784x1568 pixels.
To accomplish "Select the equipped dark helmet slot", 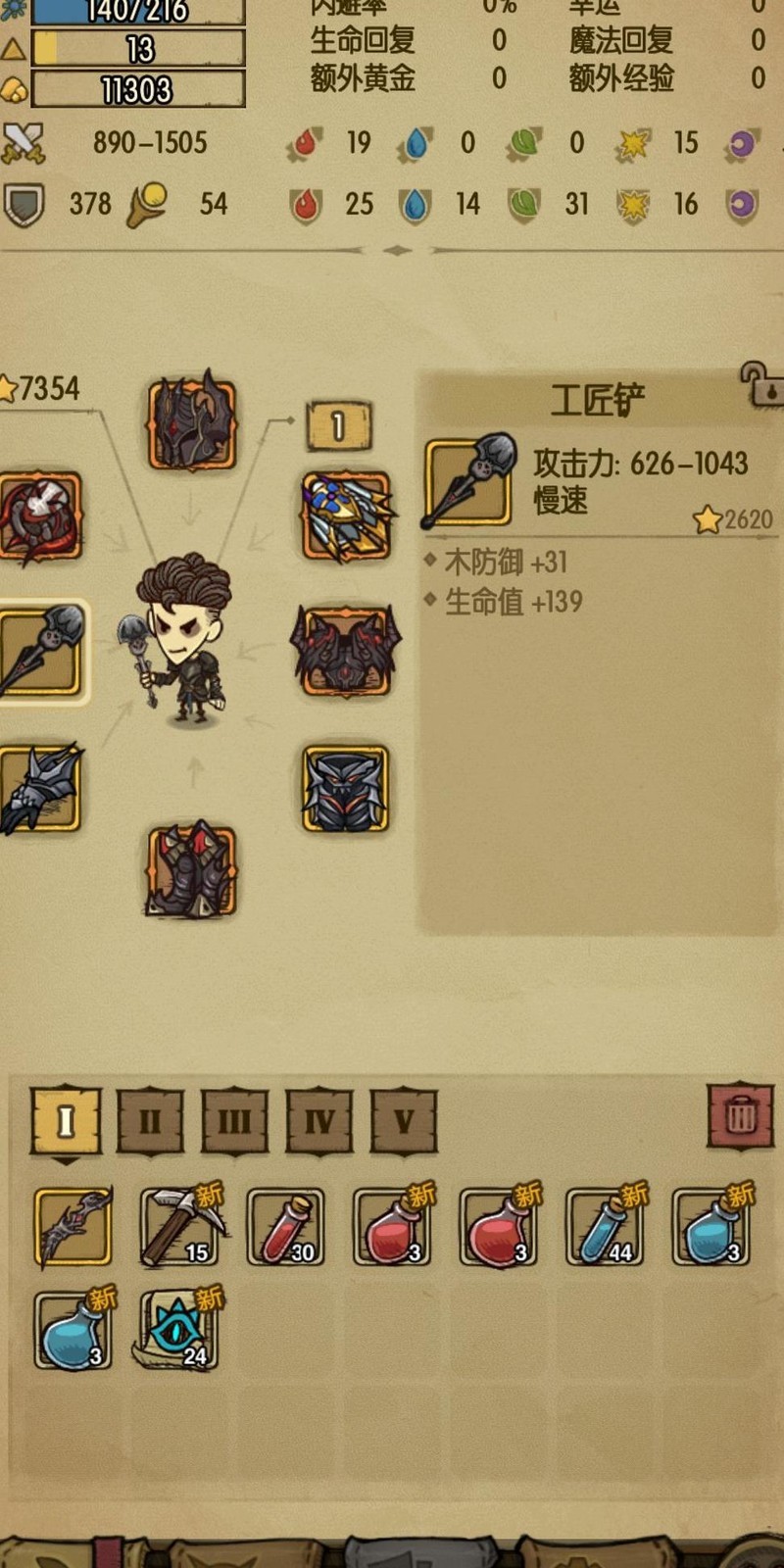I will pos(192,423).
